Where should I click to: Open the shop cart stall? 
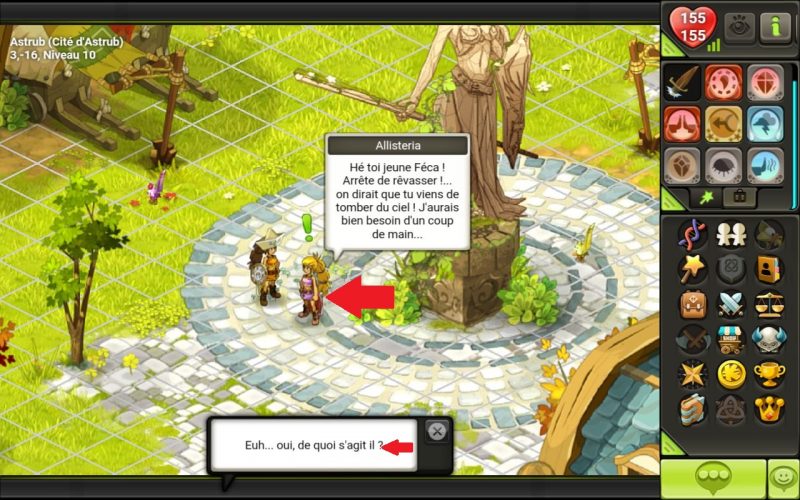pyautogui.click(x=730, y=338)
